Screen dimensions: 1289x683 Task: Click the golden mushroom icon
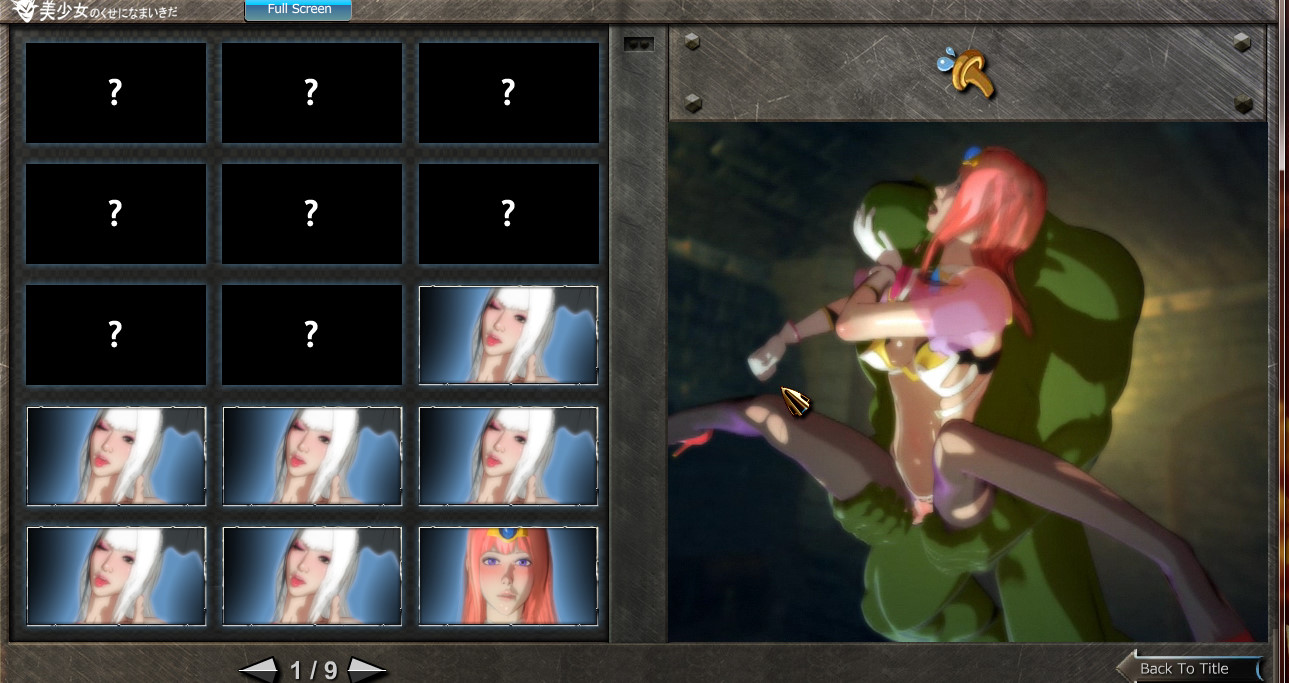pos(970,73)
